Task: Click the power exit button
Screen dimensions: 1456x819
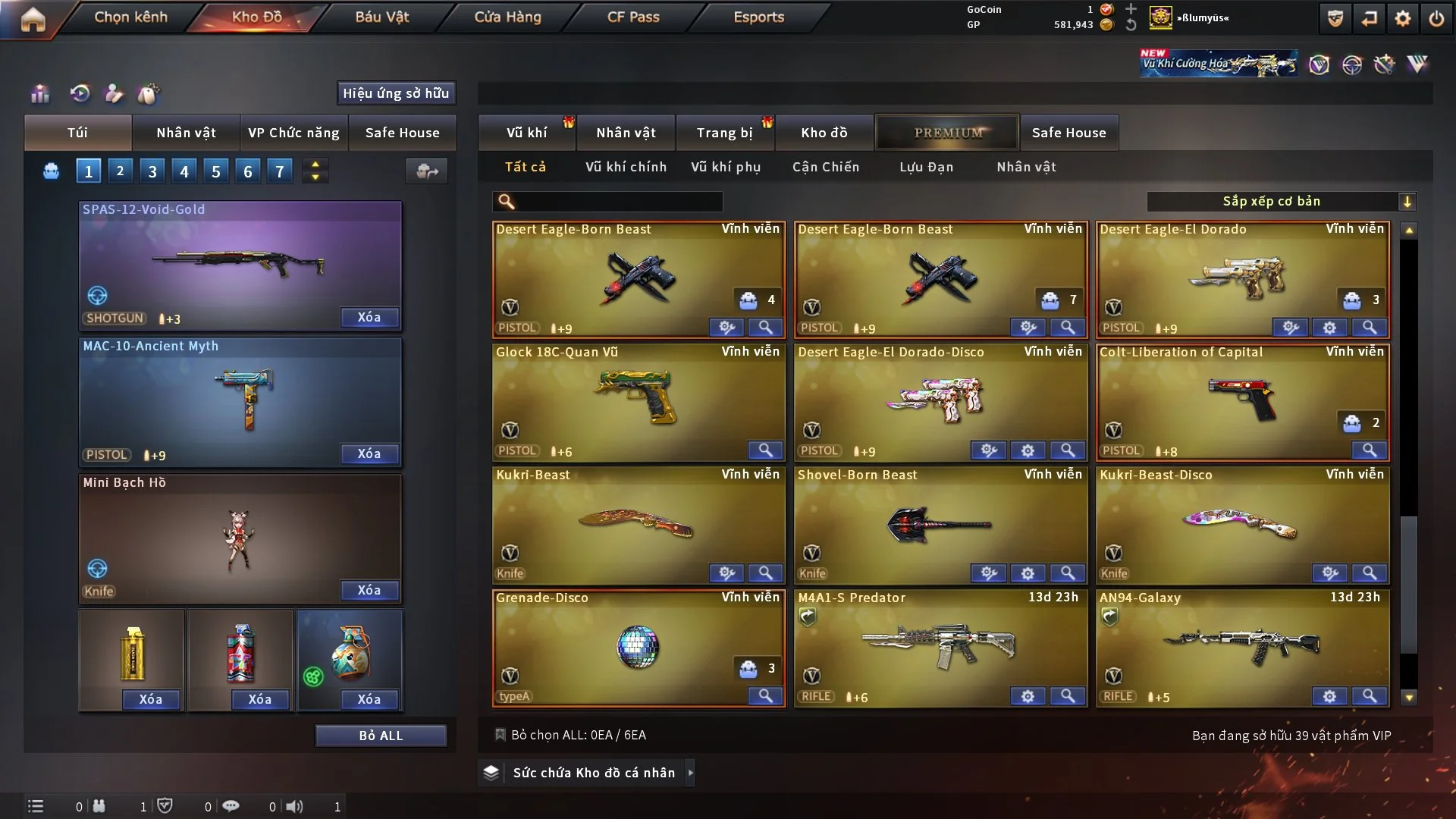Action: click(1436, 19)
